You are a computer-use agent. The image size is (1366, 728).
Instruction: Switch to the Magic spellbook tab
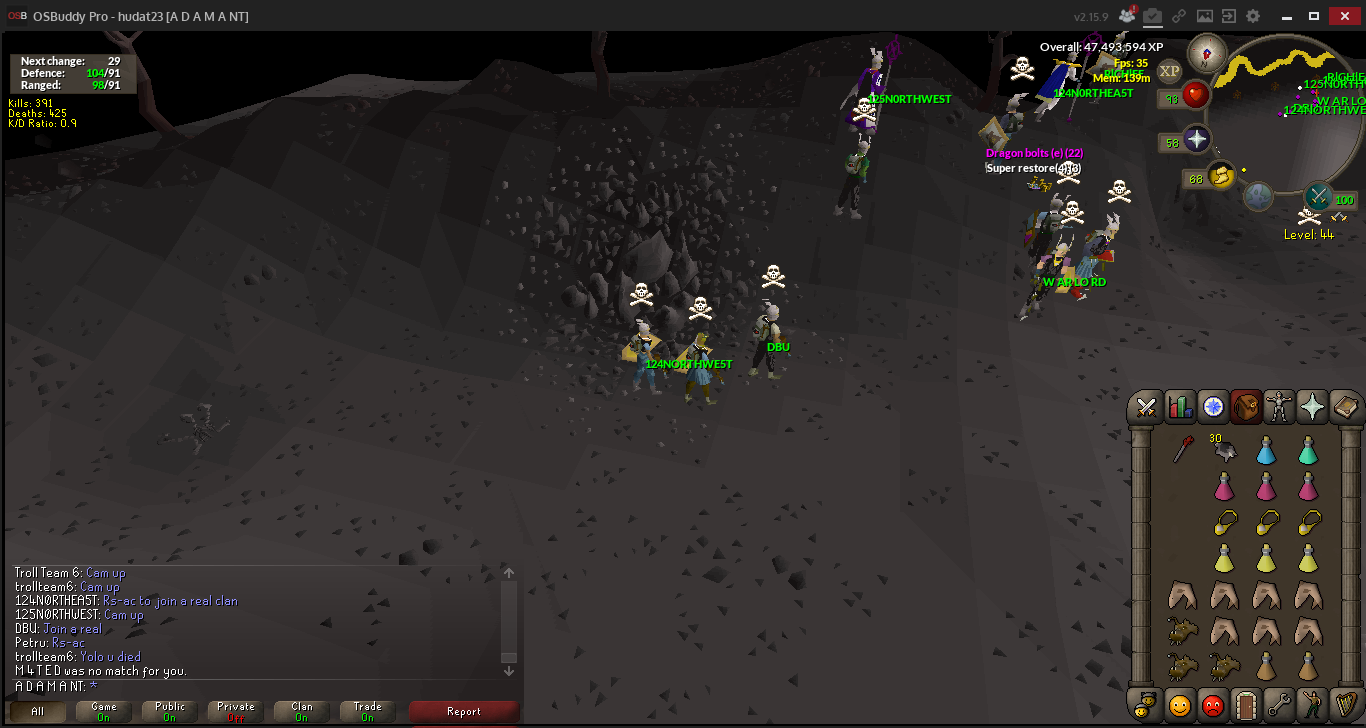(1346, 407)
